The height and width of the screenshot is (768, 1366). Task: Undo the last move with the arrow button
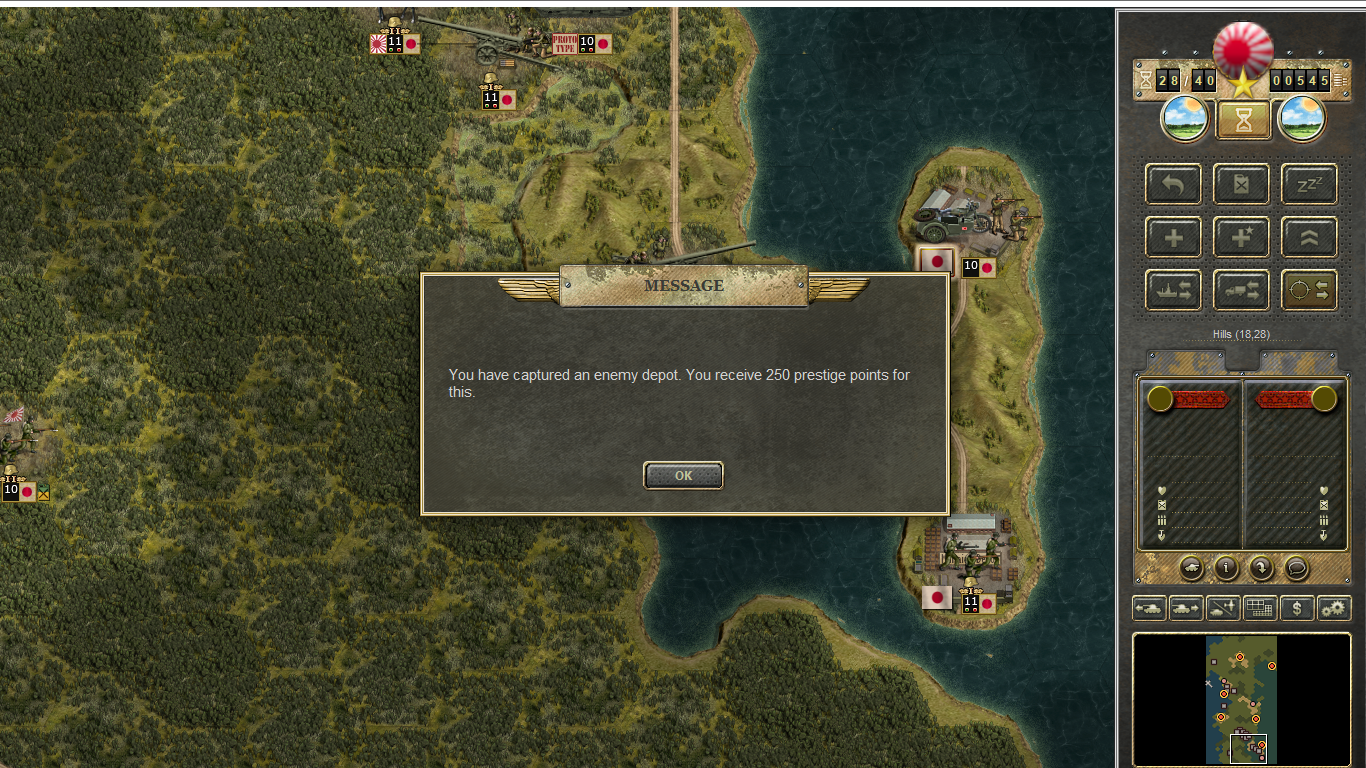(x=1173, y=185)
